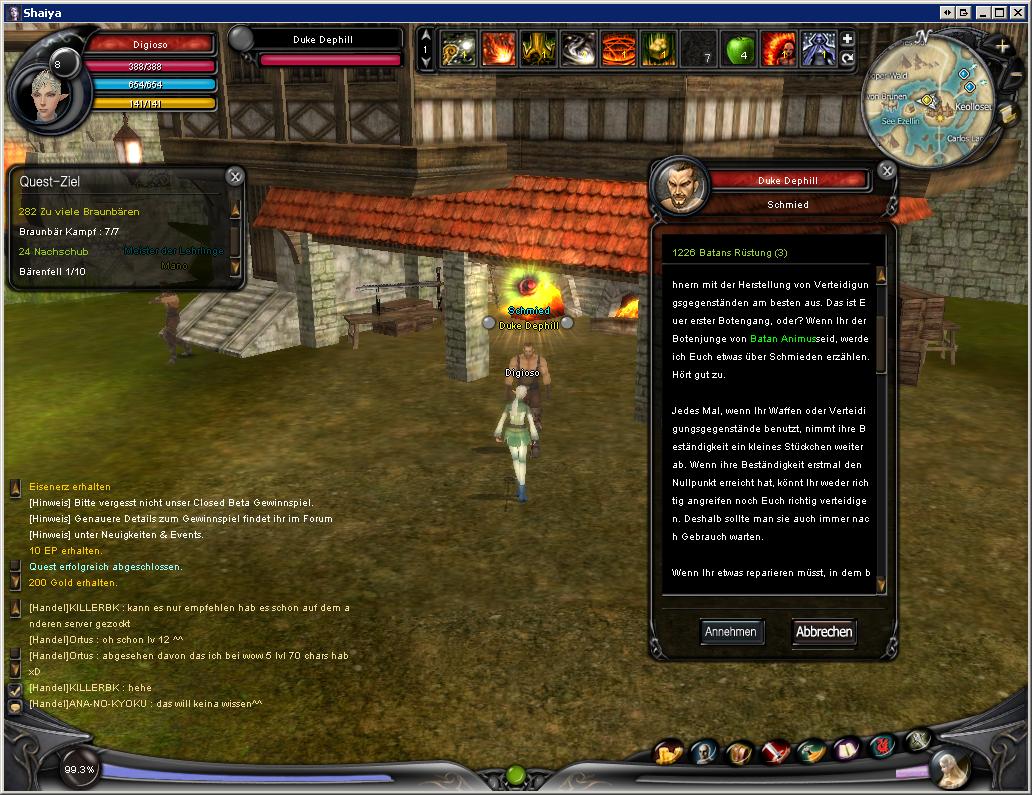Open the open-book menu icon

pyautogui.click(x=846, y=749)
